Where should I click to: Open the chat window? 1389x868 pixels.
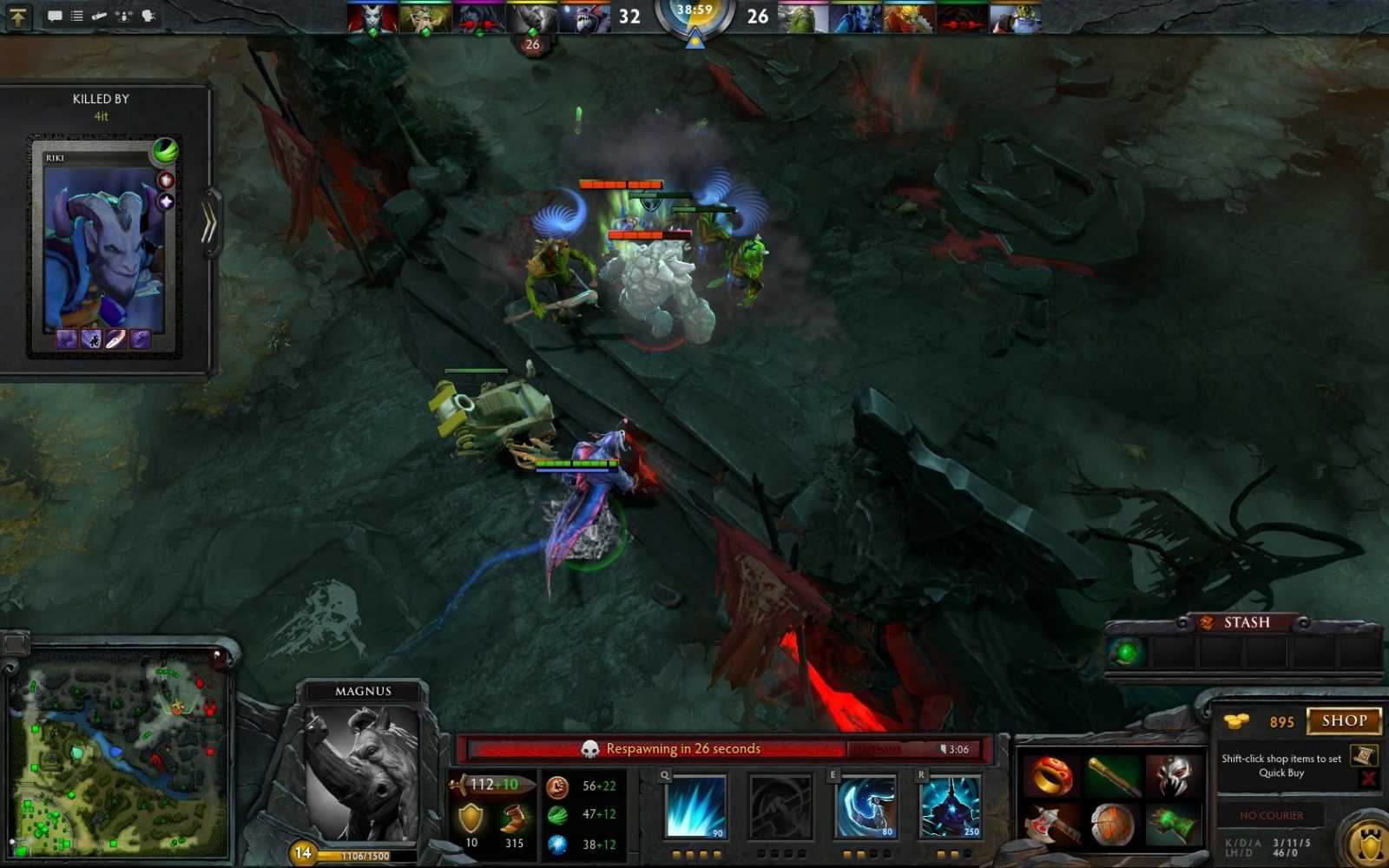tap(54, 15)
